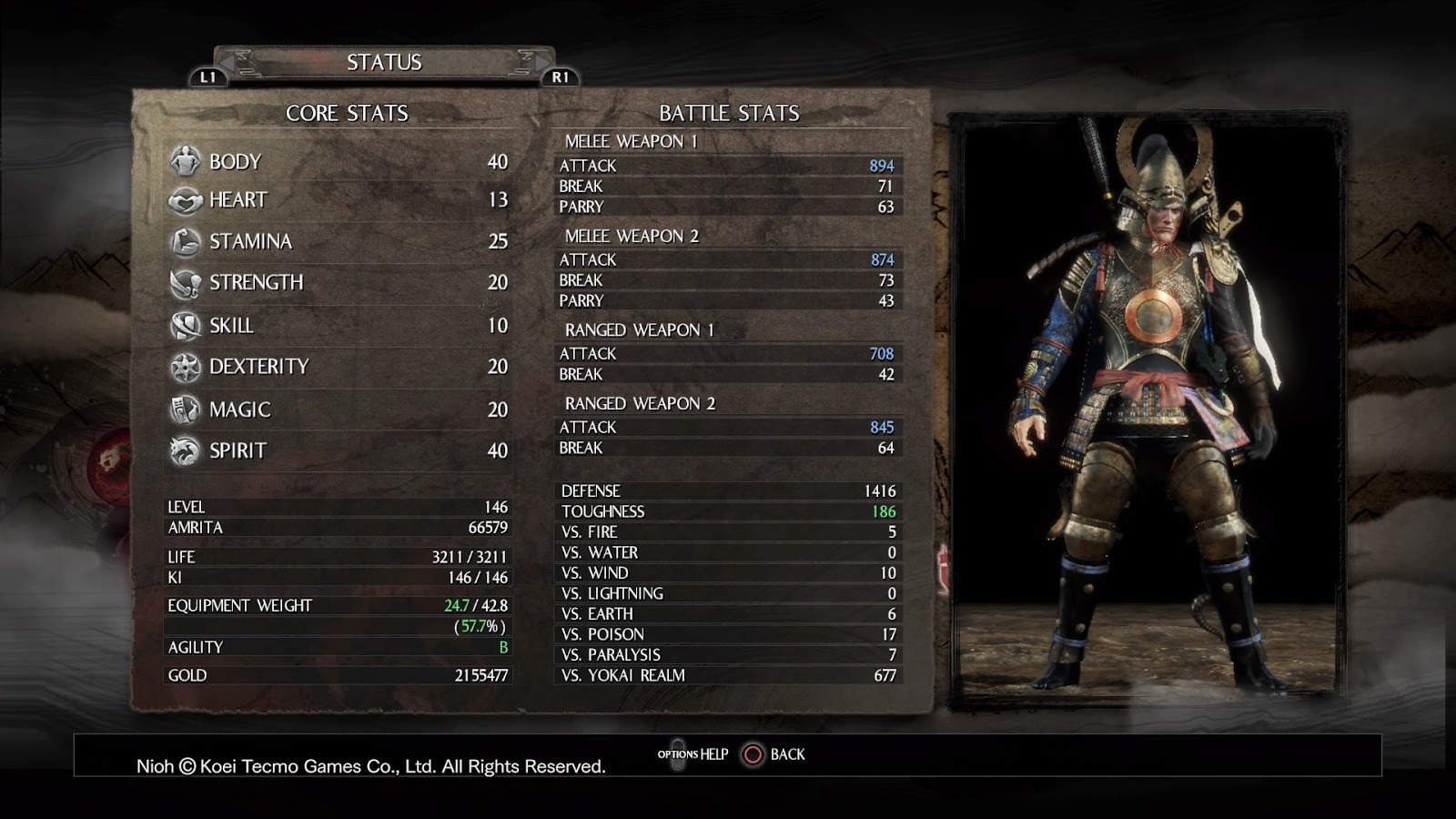1456x819 pixels.
Task: Open Help from the footer bar
Action: (x=695, y=754)
